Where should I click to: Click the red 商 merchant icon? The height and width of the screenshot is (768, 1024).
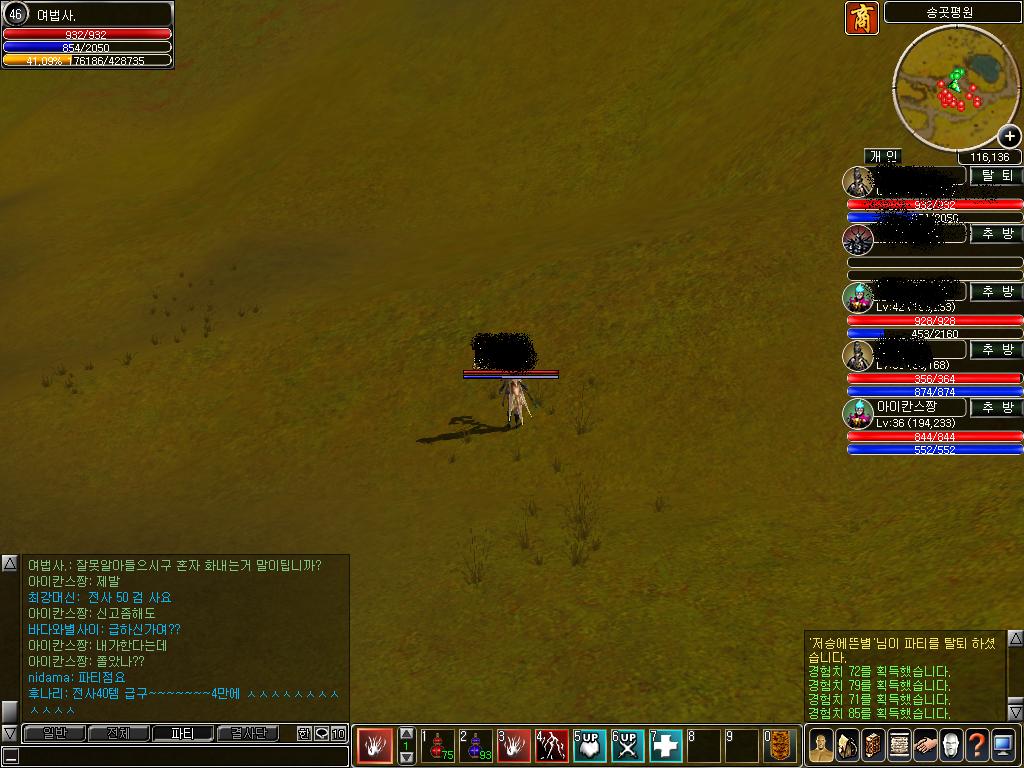[862, 18]
